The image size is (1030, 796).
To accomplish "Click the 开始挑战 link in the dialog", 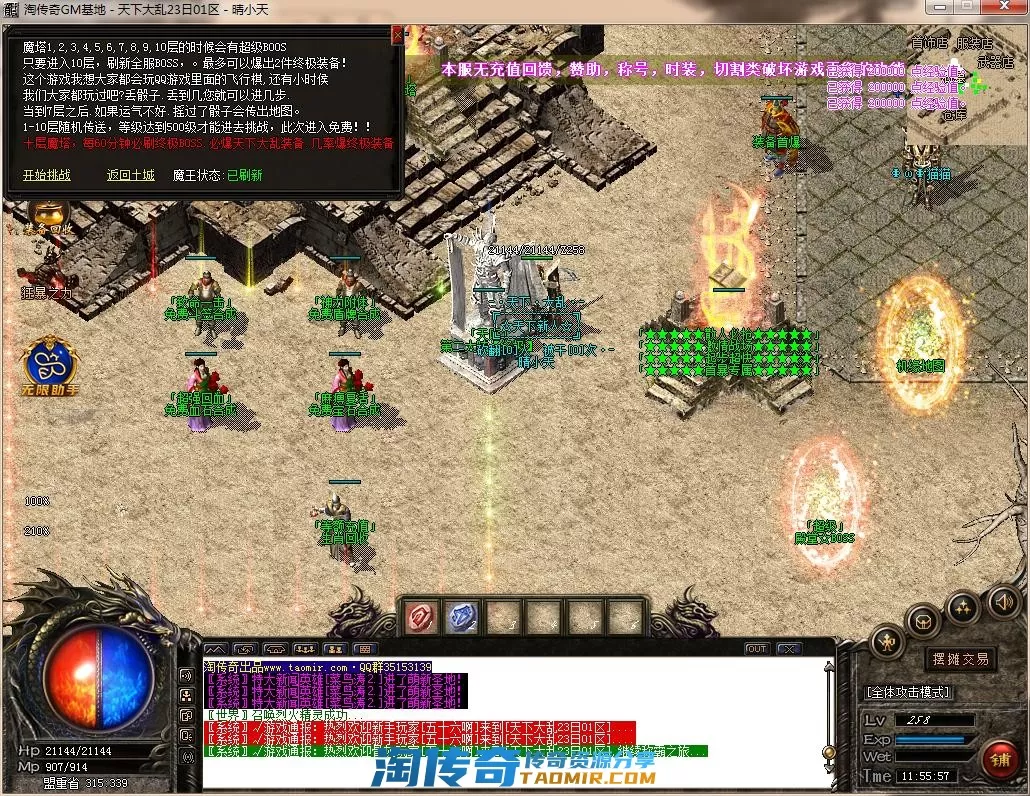I will [47, 175].
